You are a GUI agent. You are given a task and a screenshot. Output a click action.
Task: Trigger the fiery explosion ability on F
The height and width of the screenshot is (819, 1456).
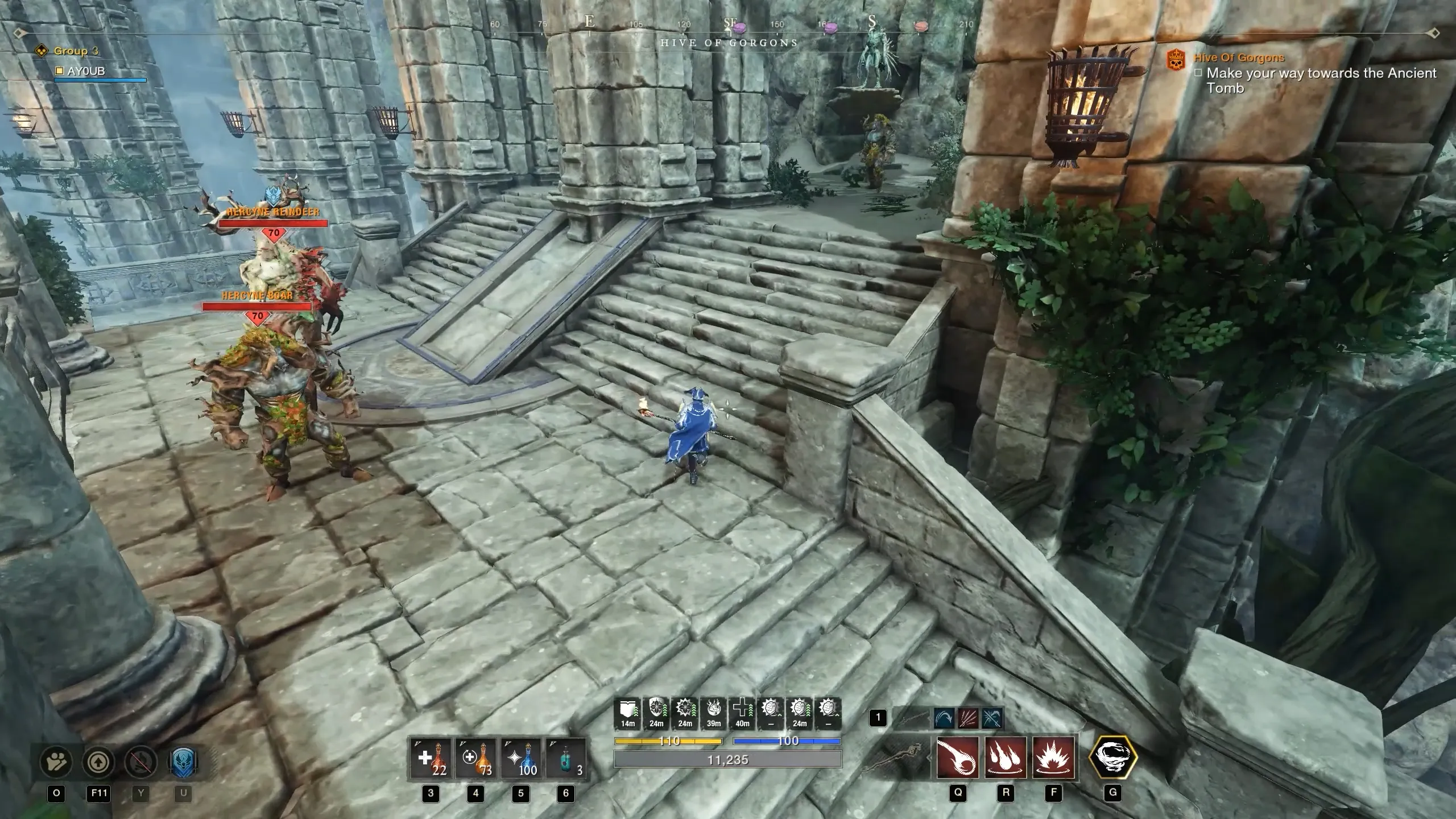1053,758
